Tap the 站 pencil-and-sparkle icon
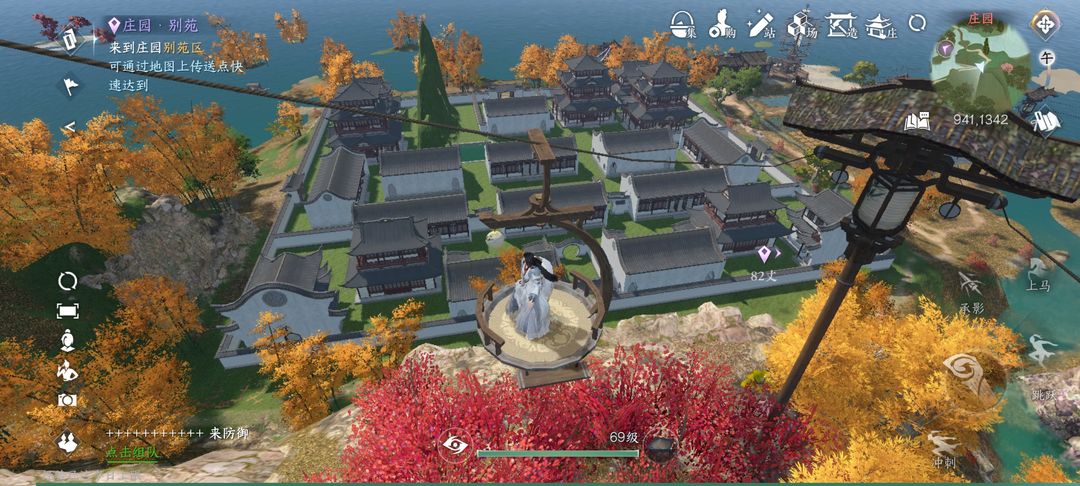The image size is (1080, 486). pos(762,24)
